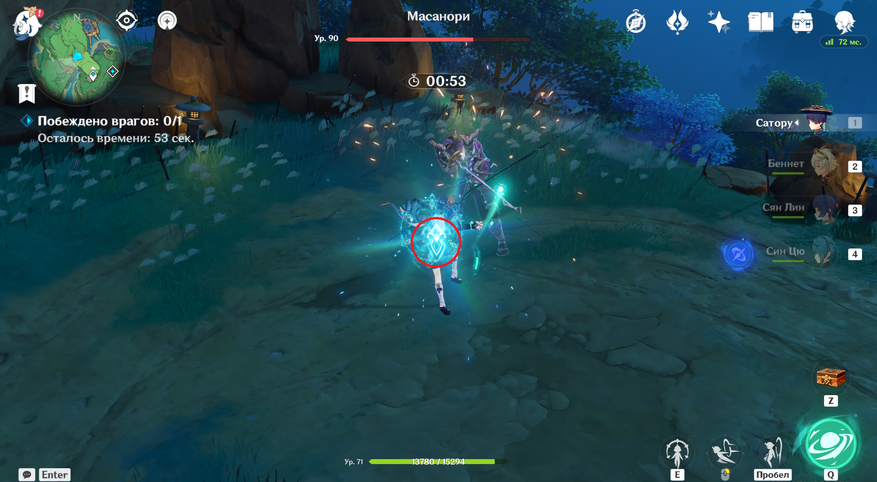
Task: Activate Син Цю's glowing blue burst icon
Action: [738, 254]
